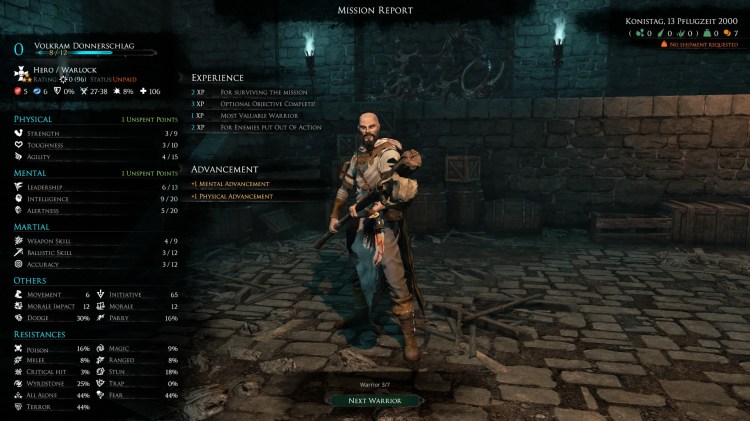Pick the Agility attribute row
Screen dimensions: 750x421
pyautogui.click(x=96, y=156)
